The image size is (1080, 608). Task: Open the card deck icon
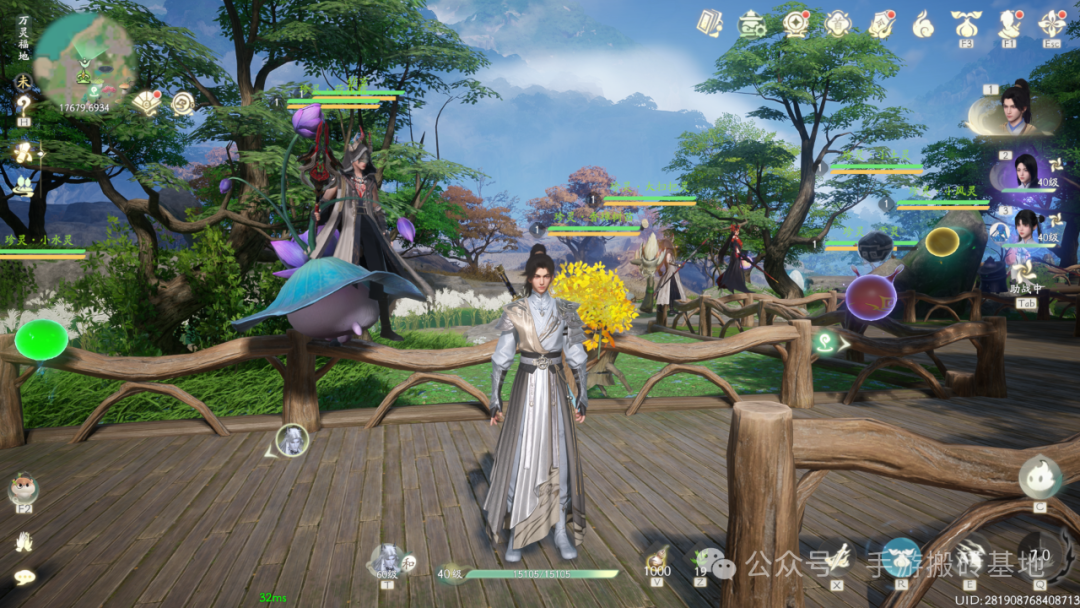coord(710,23)
